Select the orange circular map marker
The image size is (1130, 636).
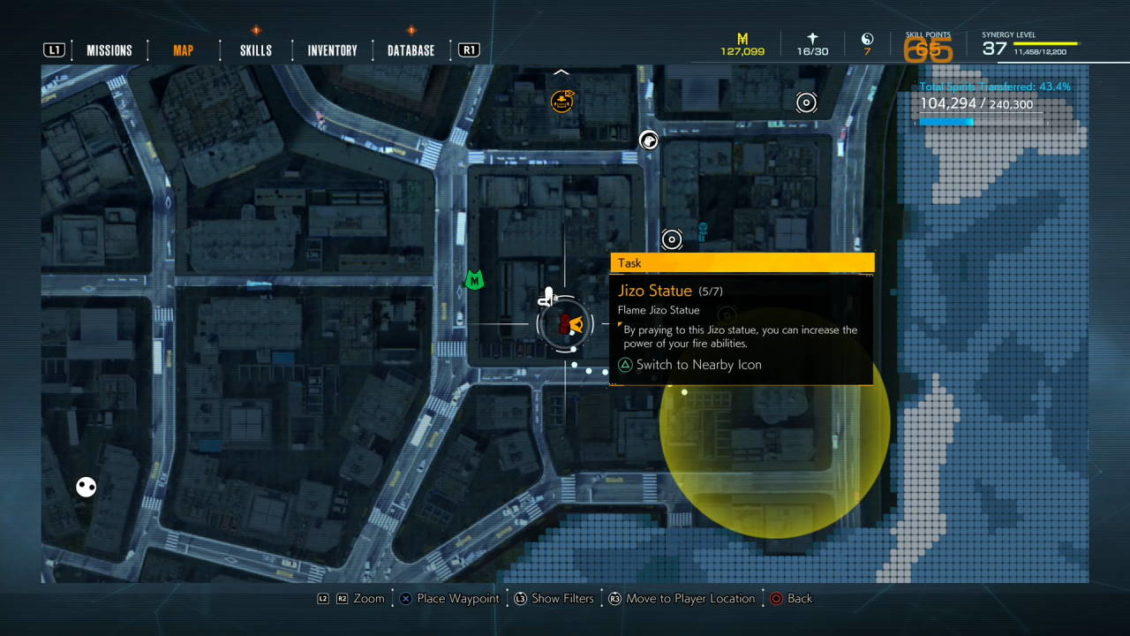click(562, 100)
